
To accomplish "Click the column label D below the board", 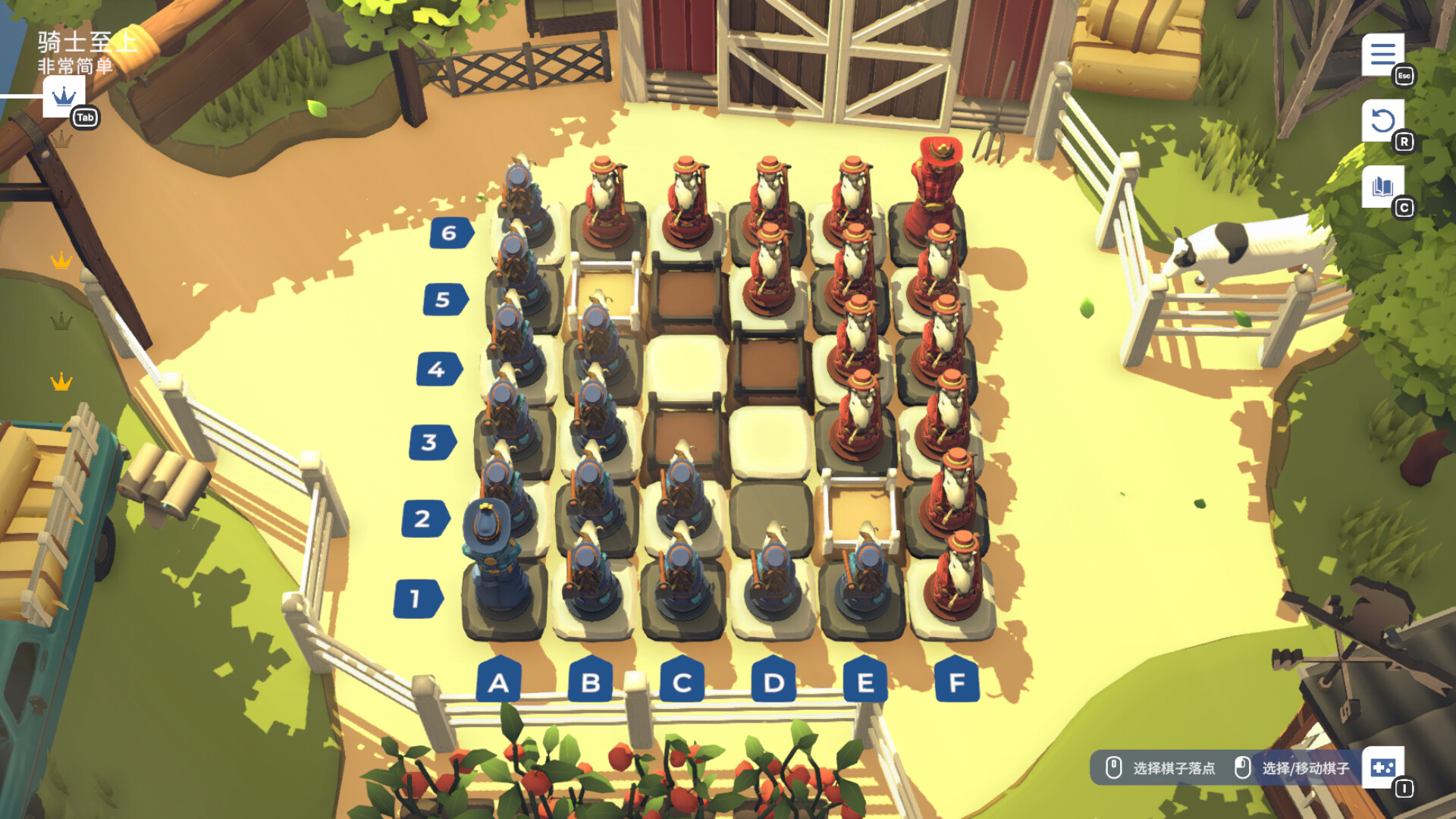I will tap(772, 683).
